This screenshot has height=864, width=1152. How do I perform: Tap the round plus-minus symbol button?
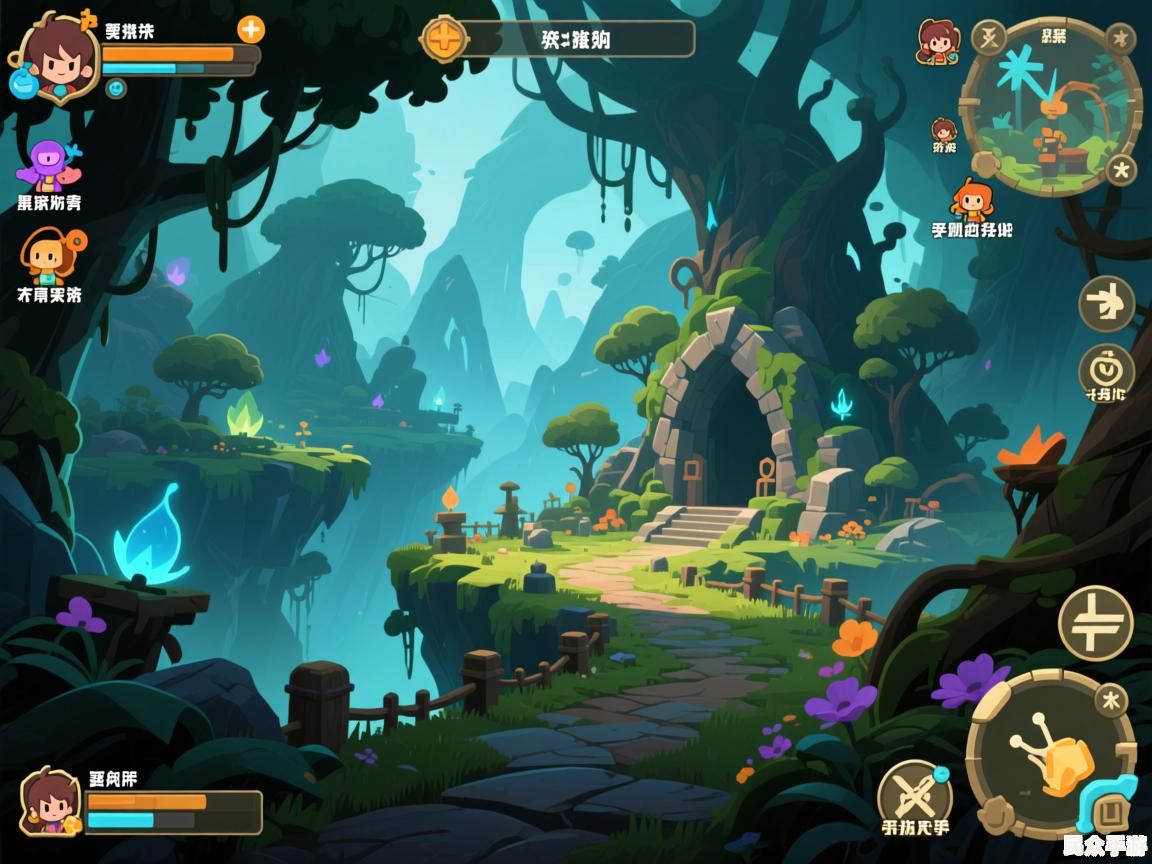1095,622
